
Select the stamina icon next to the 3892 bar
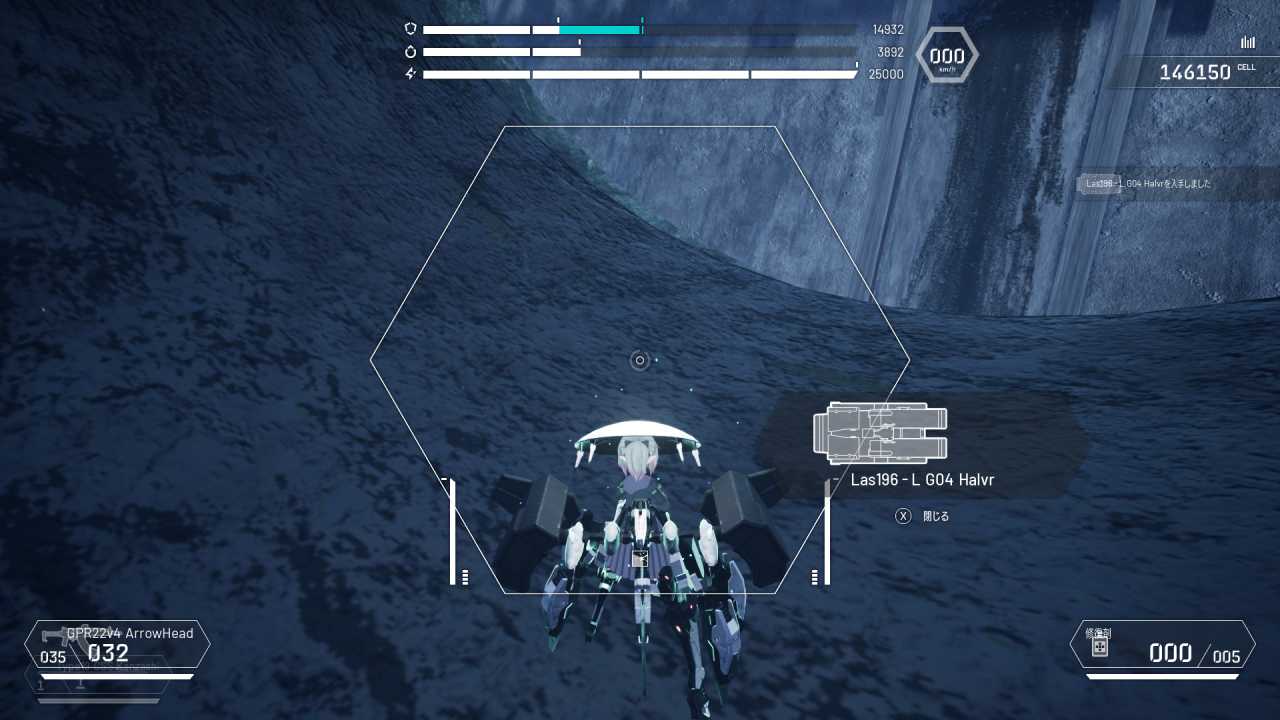tap(411, 51)
